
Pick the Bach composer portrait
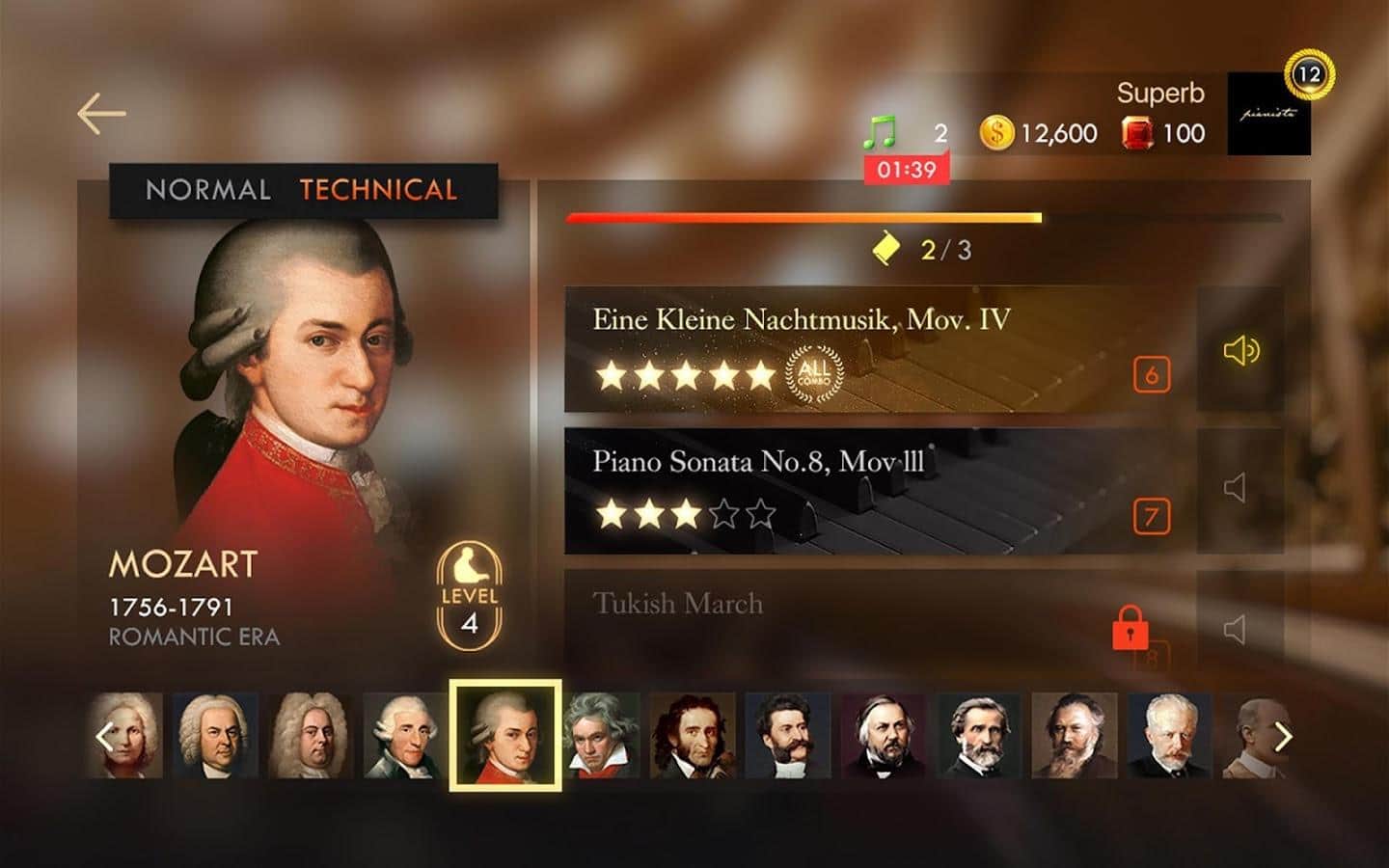(216, 735)
